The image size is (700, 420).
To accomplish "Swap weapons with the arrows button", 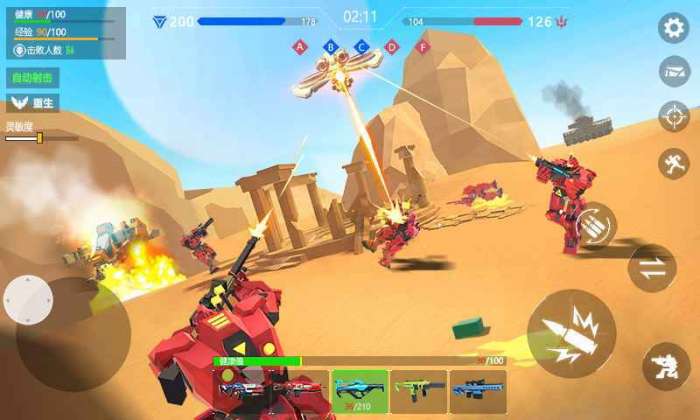I will (651, 267).
